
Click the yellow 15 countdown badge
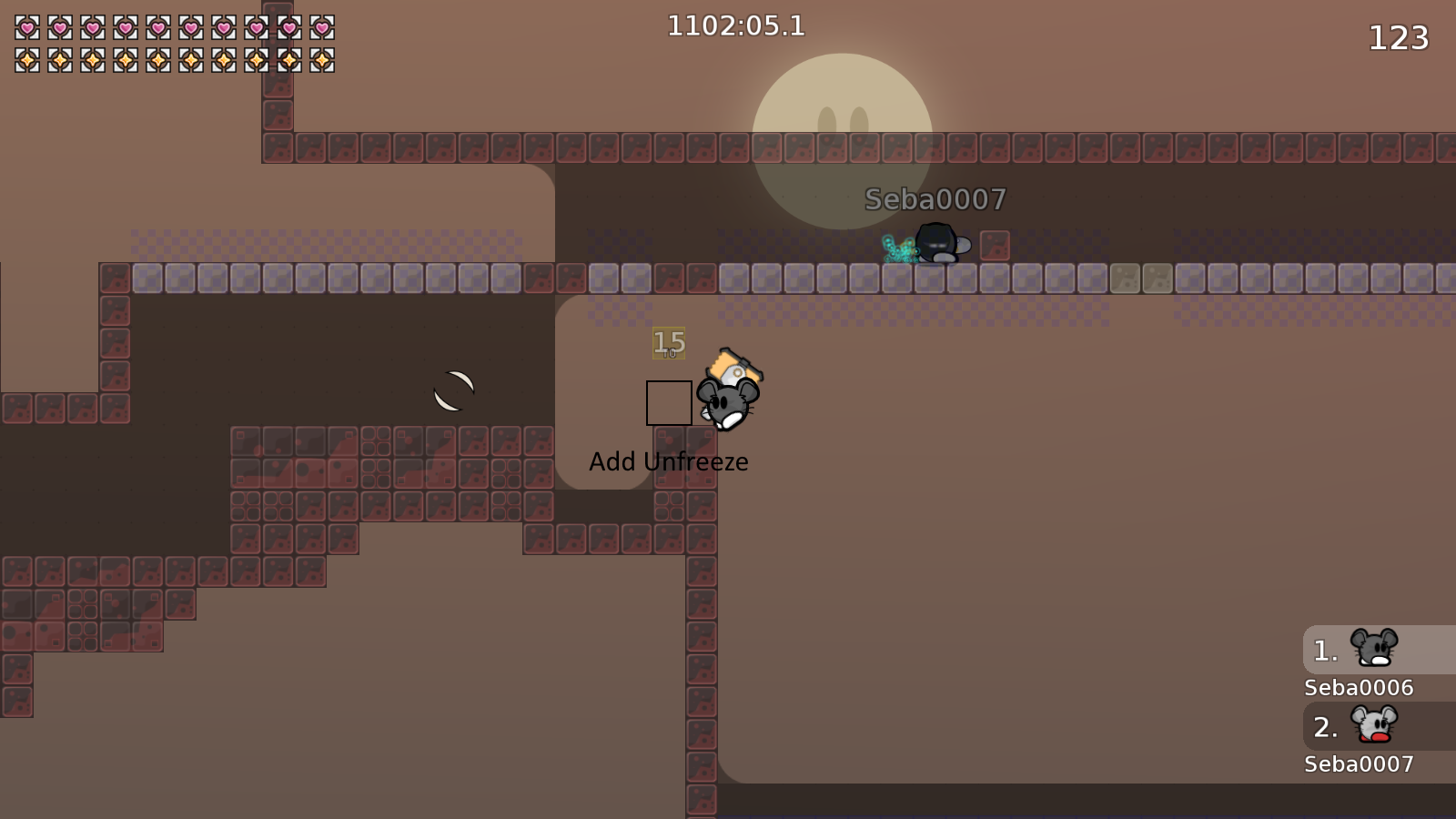tap(668, 344)
